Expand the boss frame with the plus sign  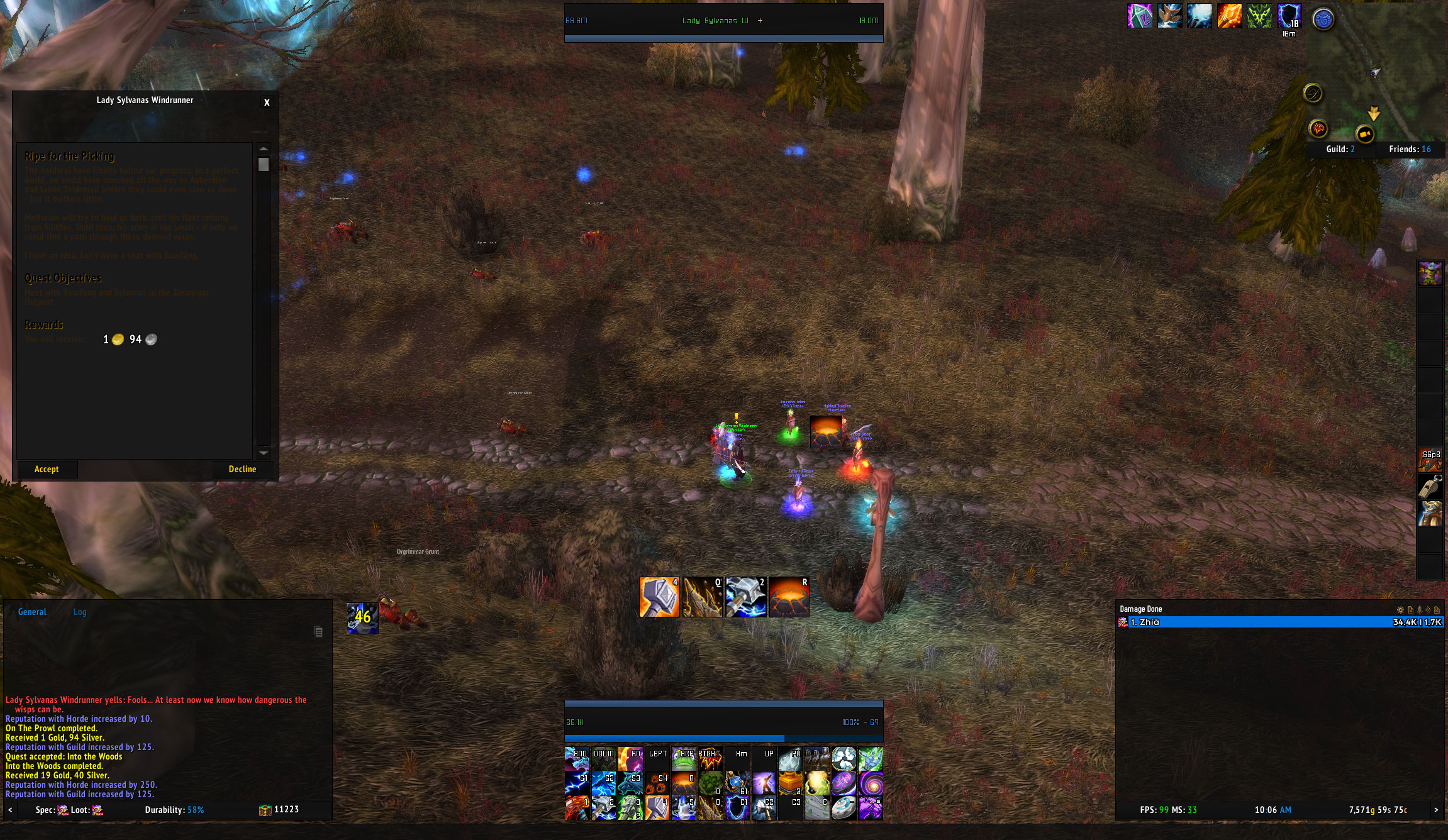coord(760,20)
